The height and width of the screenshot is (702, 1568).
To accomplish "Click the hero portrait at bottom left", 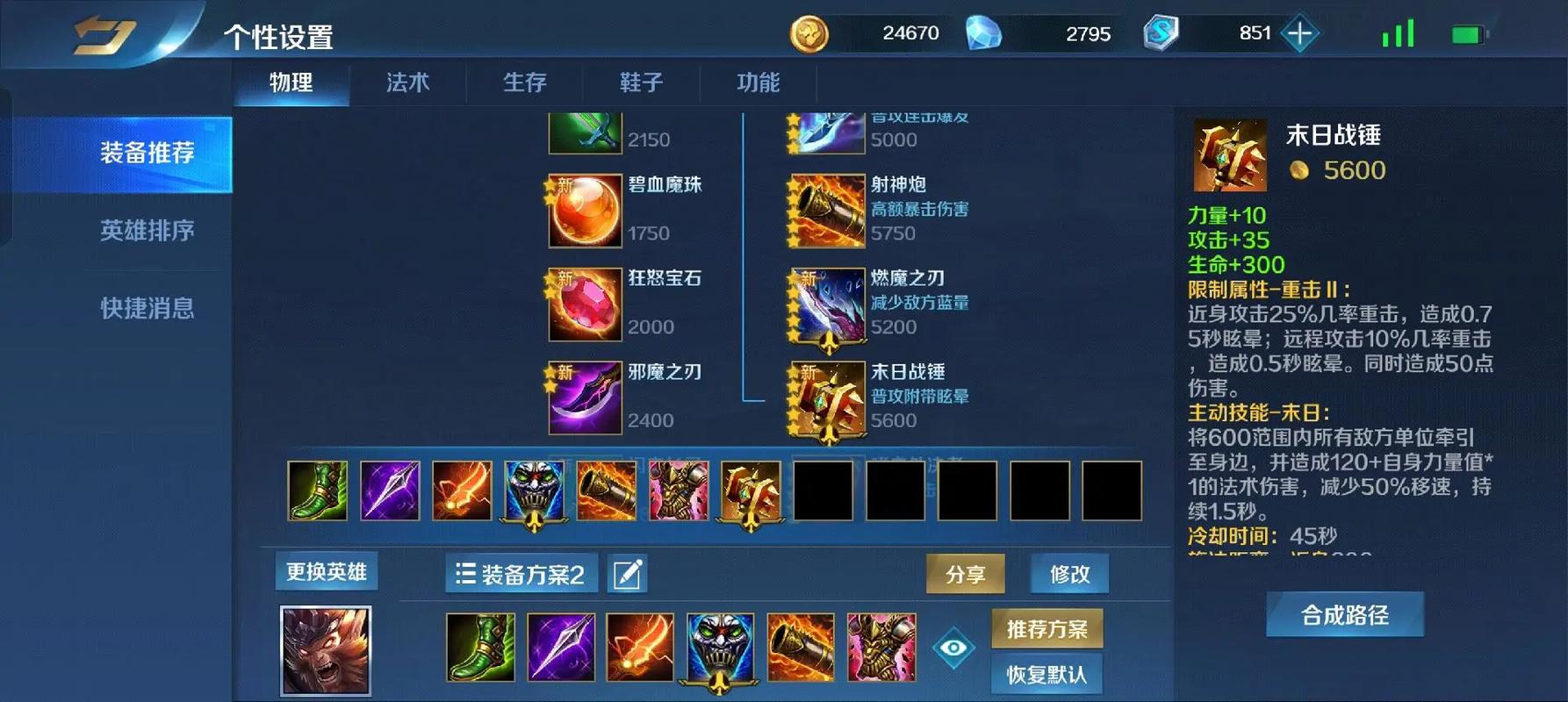I will click(326, 649).
